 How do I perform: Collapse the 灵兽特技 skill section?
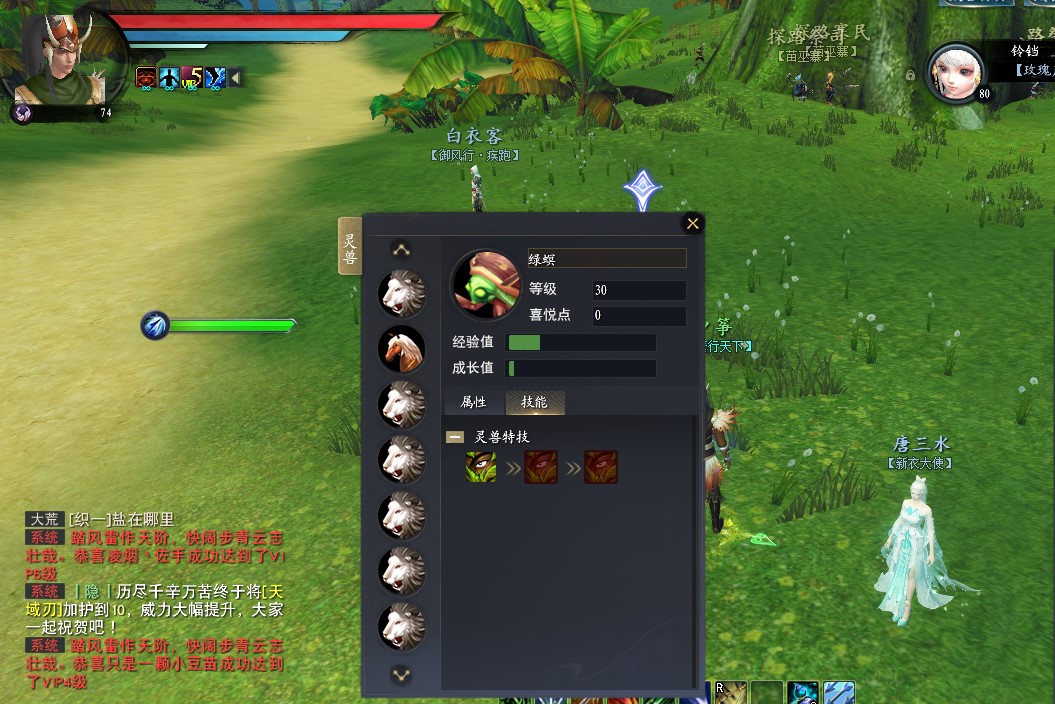tap(455, 437)
